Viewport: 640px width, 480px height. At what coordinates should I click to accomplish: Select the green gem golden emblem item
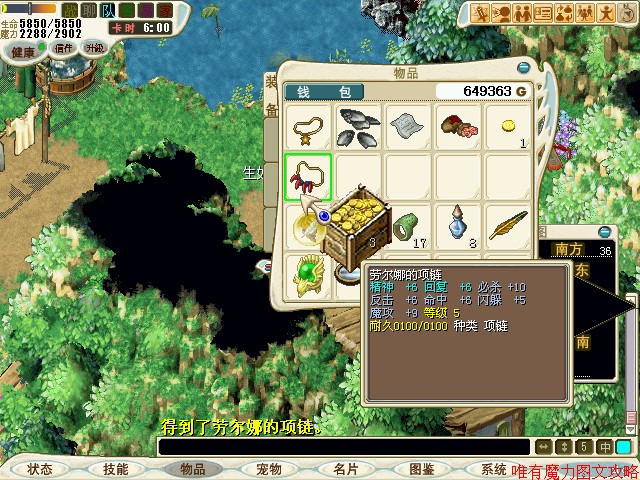309,275
